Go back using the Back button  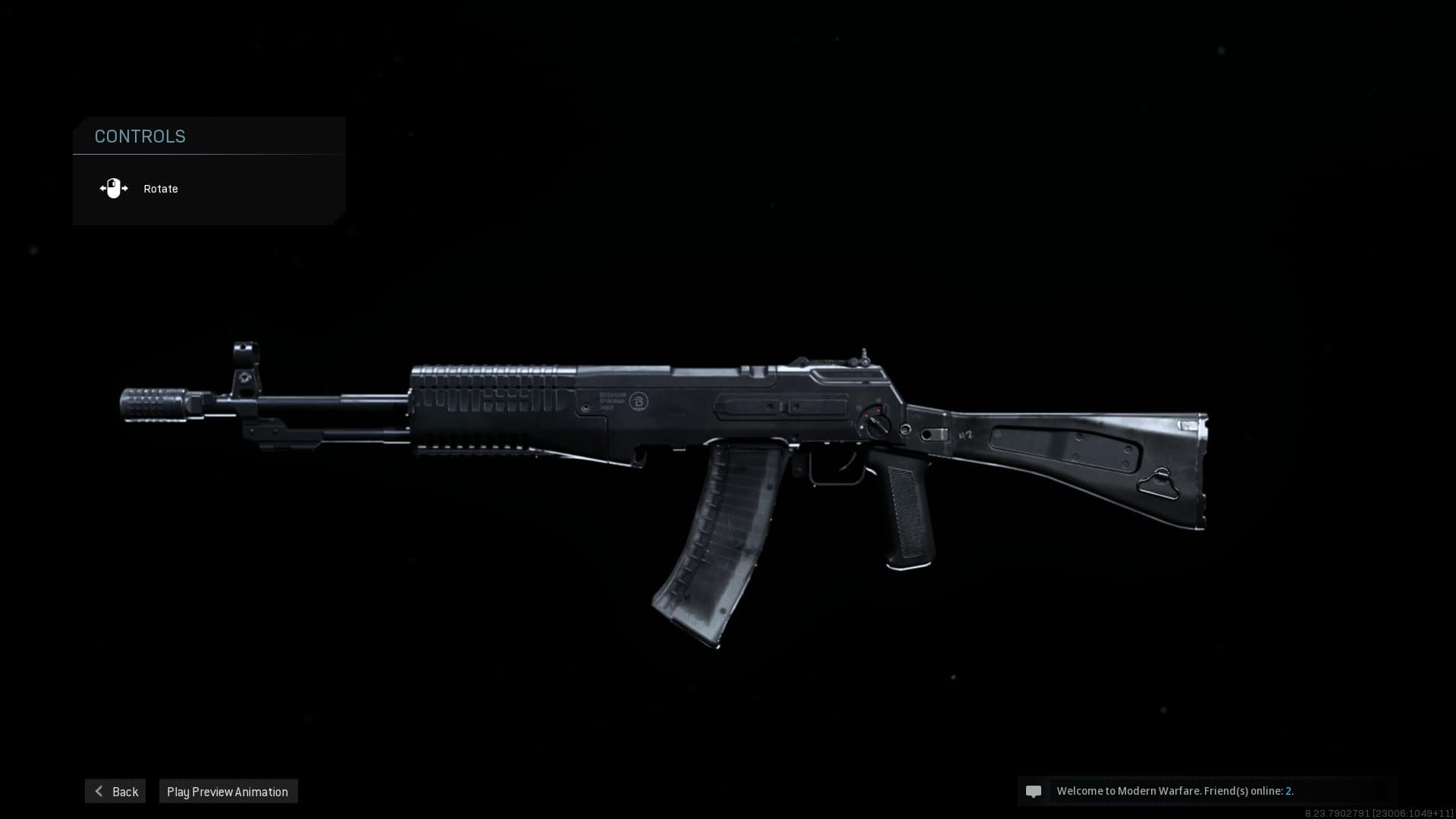point(116,791)
